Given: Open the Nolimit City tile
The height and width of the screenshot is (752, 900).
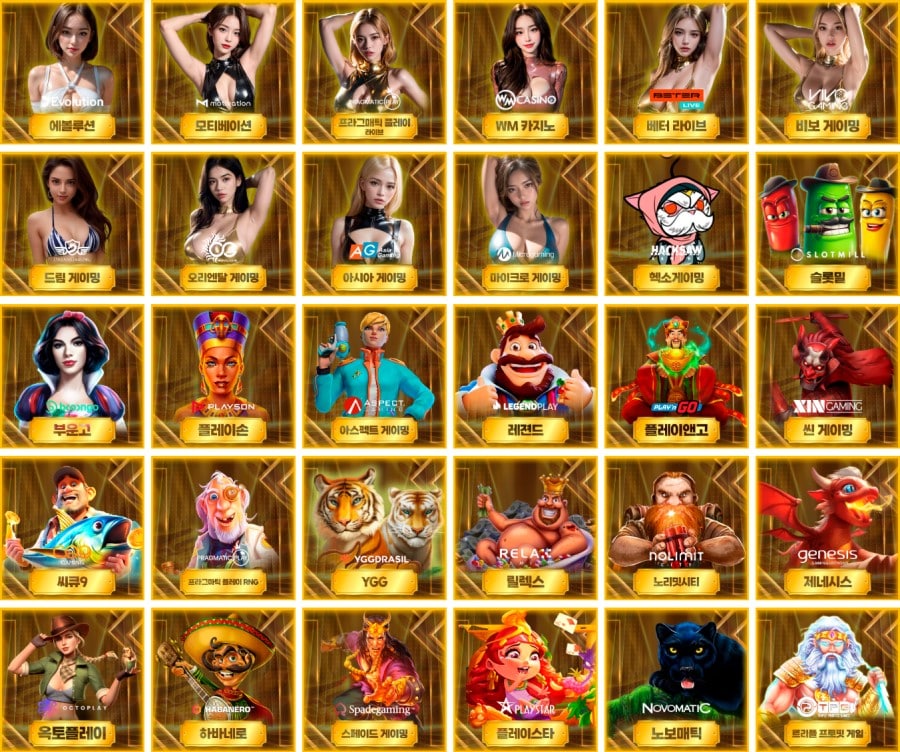Looking at the screenshot, I should tap(676, 528).
